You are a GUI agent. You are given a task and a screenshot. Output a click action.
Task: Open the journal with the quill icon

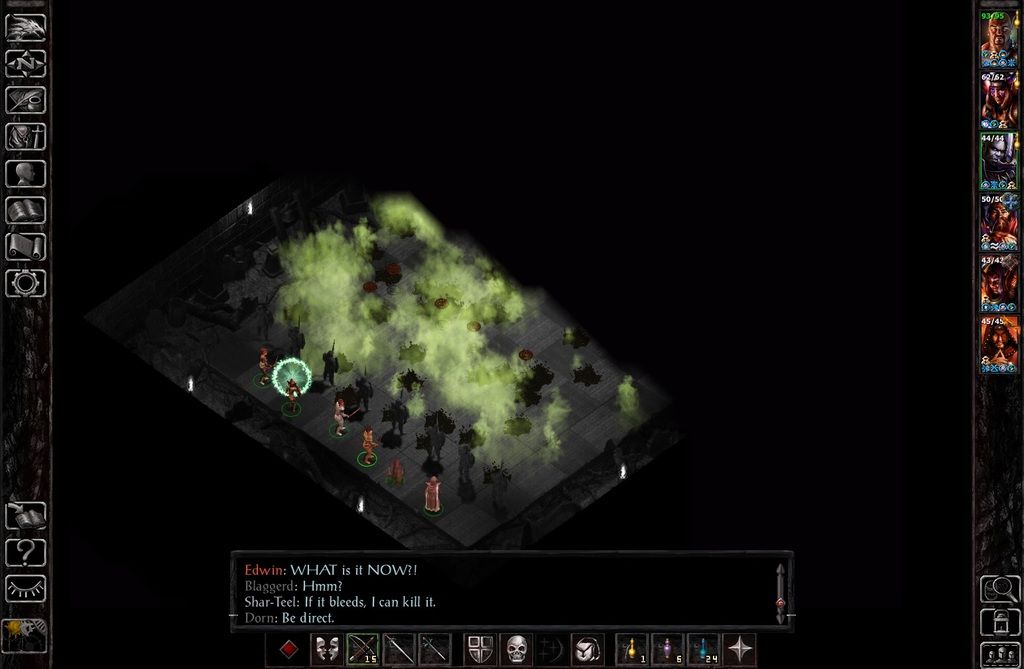pyautogui.click(x=25, y=100)
